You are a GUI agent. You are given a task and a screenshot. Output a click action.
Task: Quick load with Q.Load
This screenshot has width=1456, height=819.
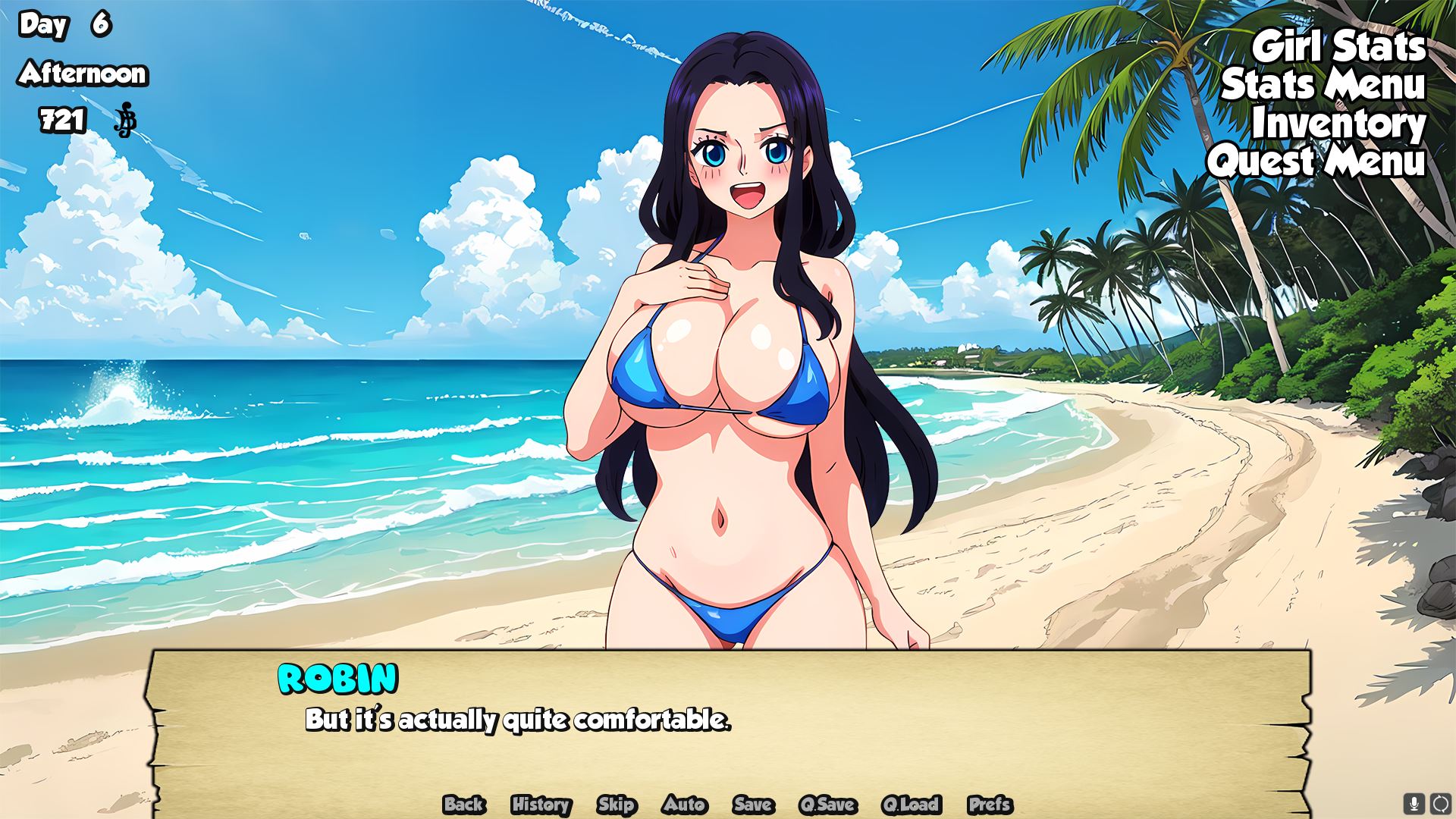coord(911,805)
